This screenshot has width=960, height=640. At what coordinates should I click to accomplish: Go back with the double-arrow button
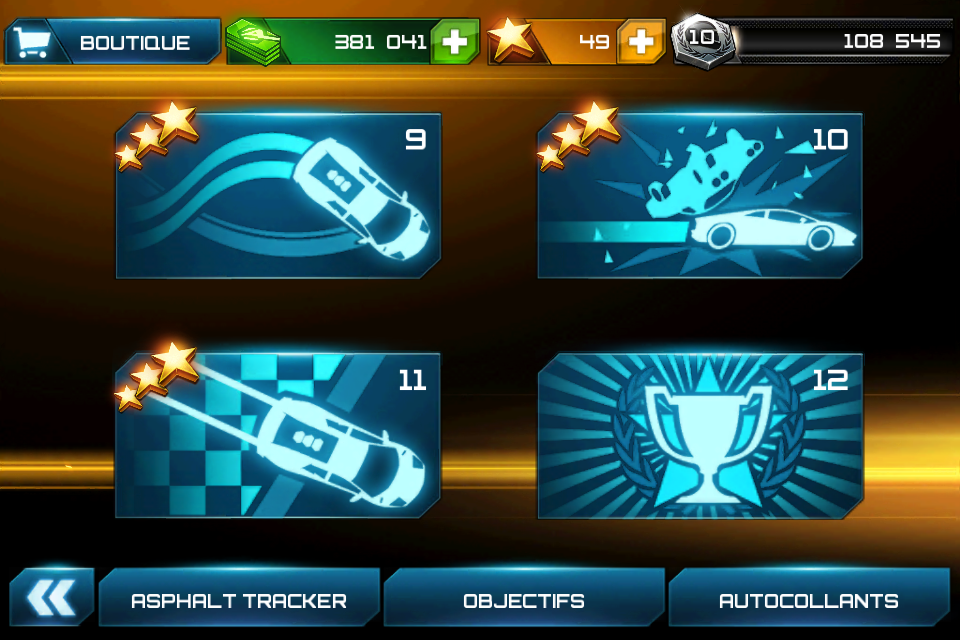point(51,599)
